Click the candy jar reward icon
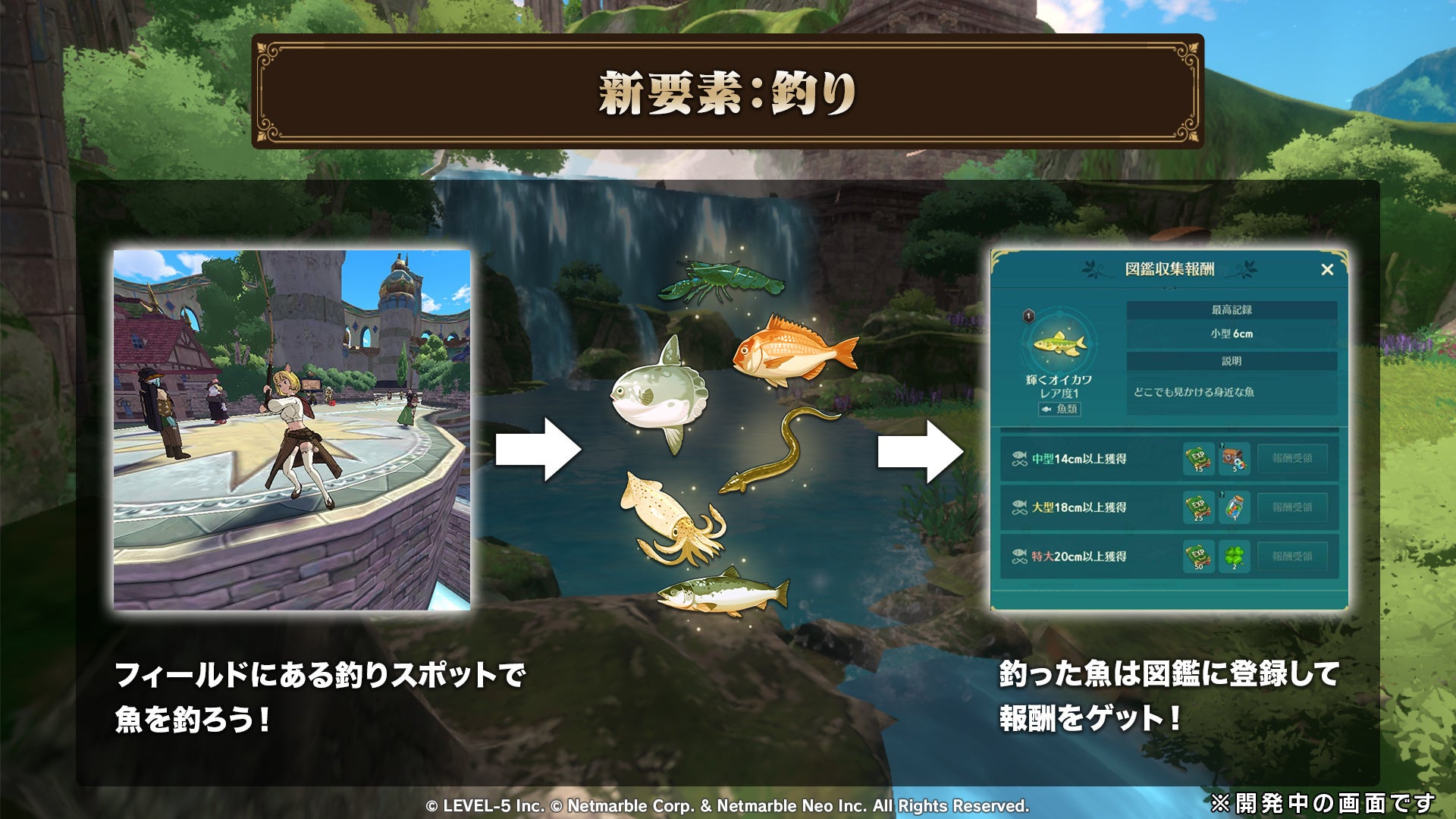 coord(1234,507)
